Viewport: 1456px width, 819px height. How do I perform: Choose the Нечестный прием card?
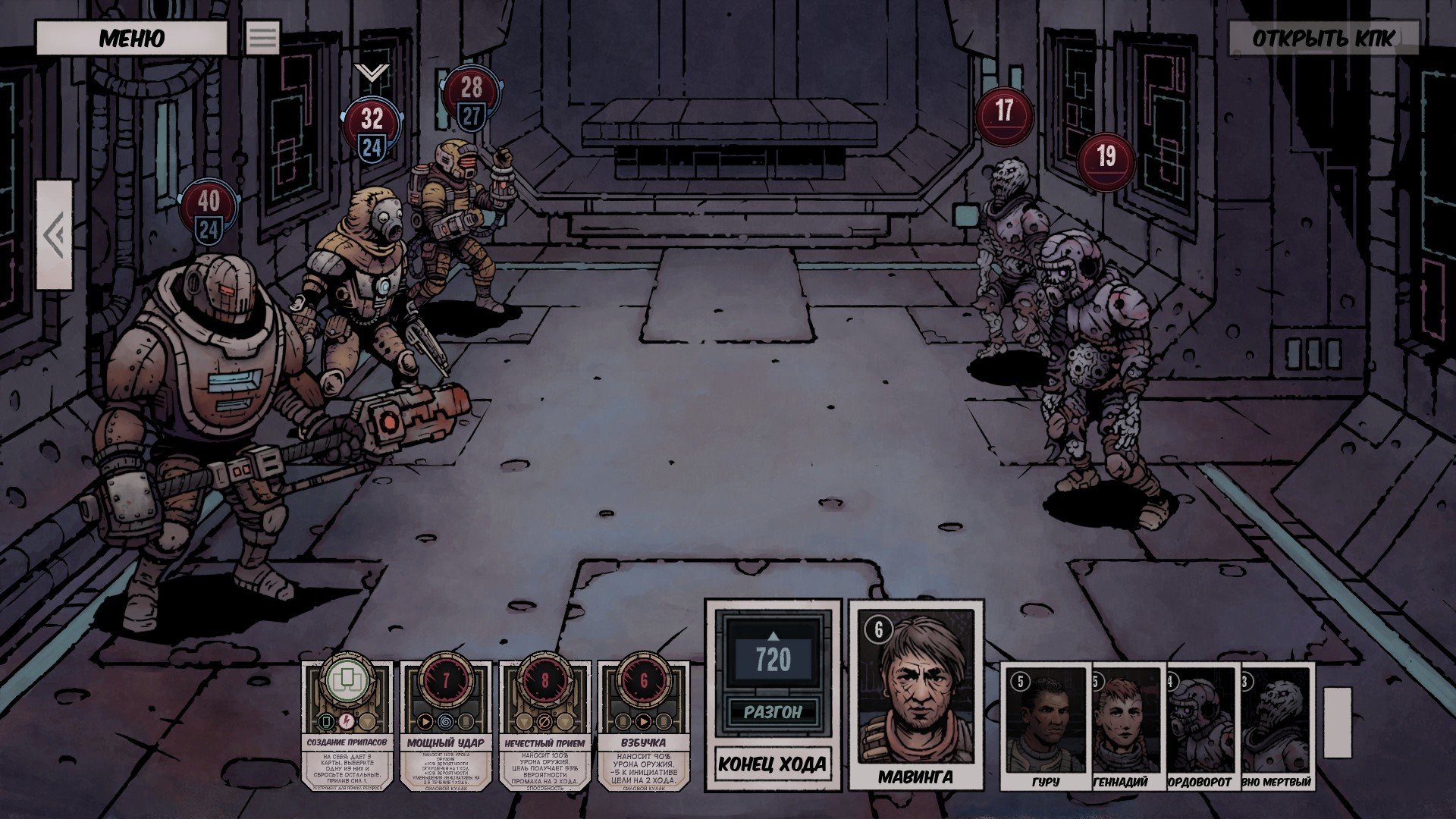pos(544,726)
